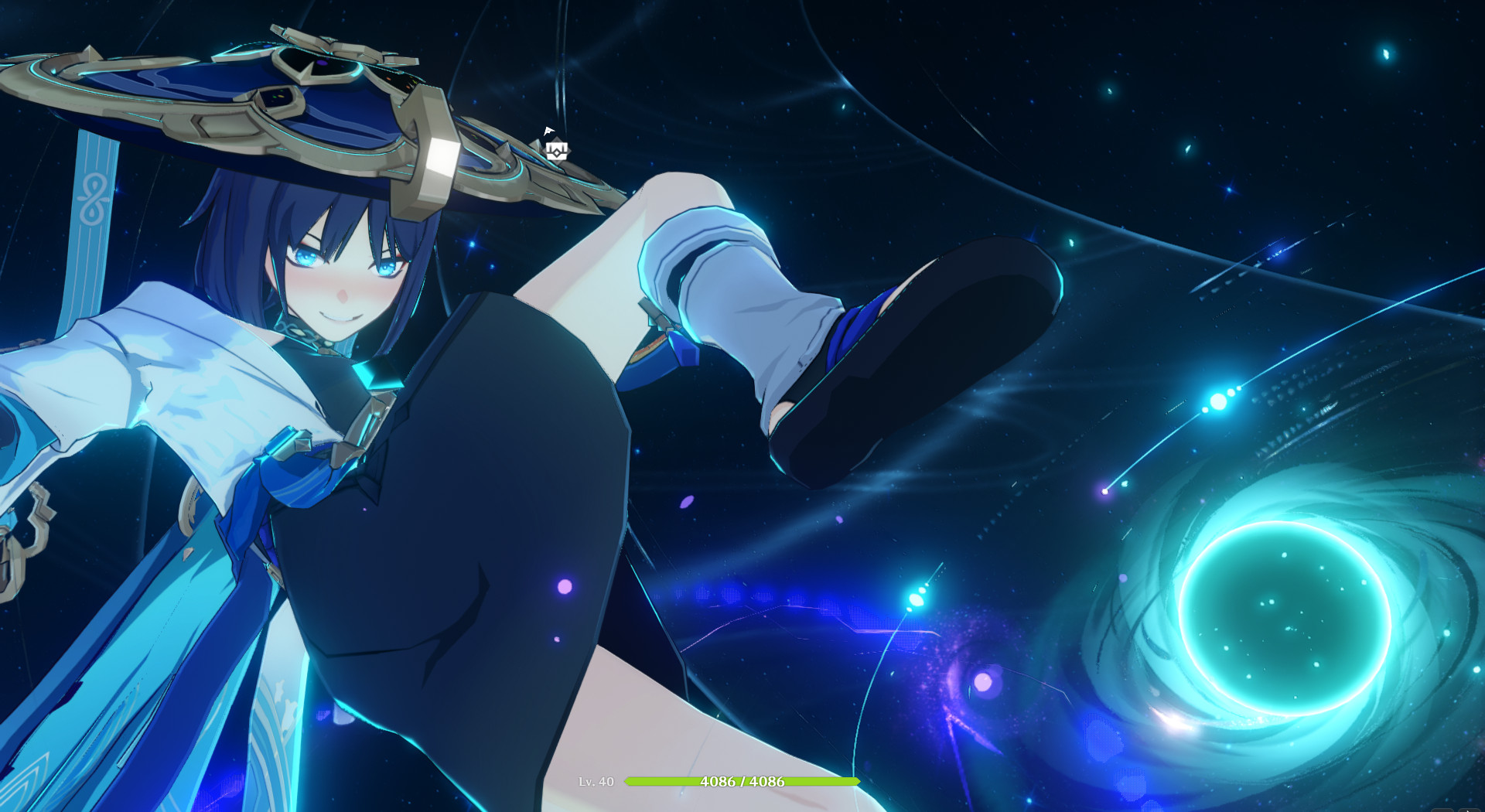The image size is (1485, 812).
Task: Select the white flag waypoint marker
Action: (x=549, y=131)
